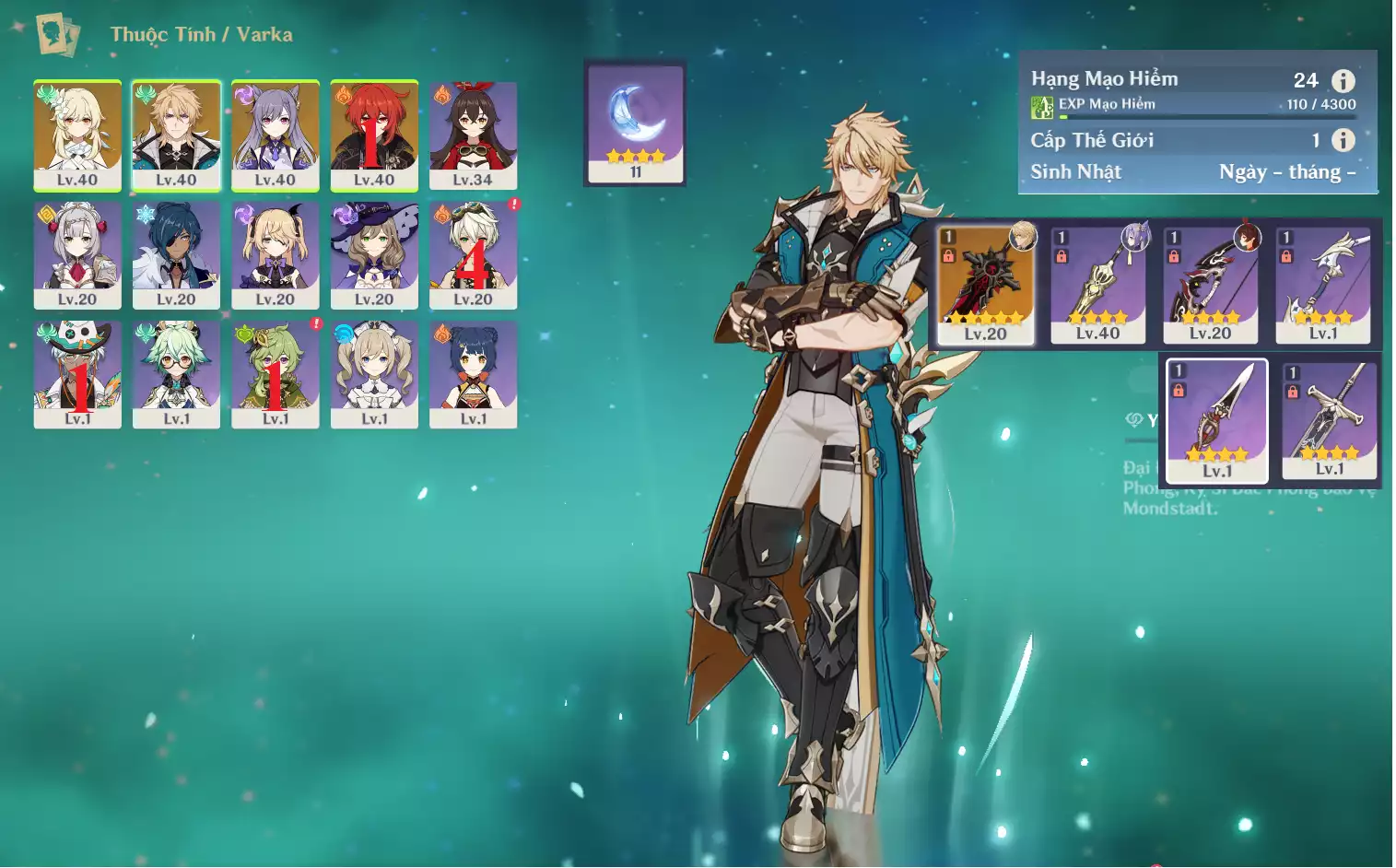Pick the red-haired Diluc portrait

pyautogui.click(x=374, y=135)
